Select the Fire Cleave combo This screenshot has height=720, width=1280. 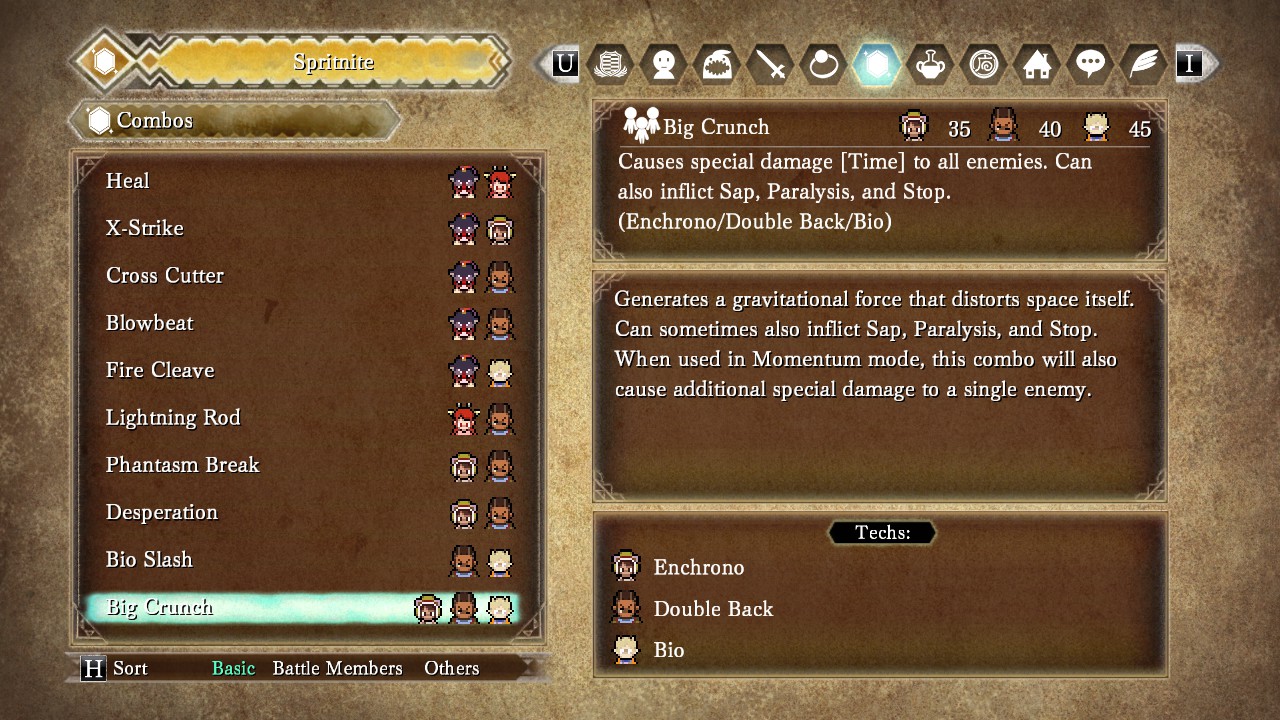(160, 371)
